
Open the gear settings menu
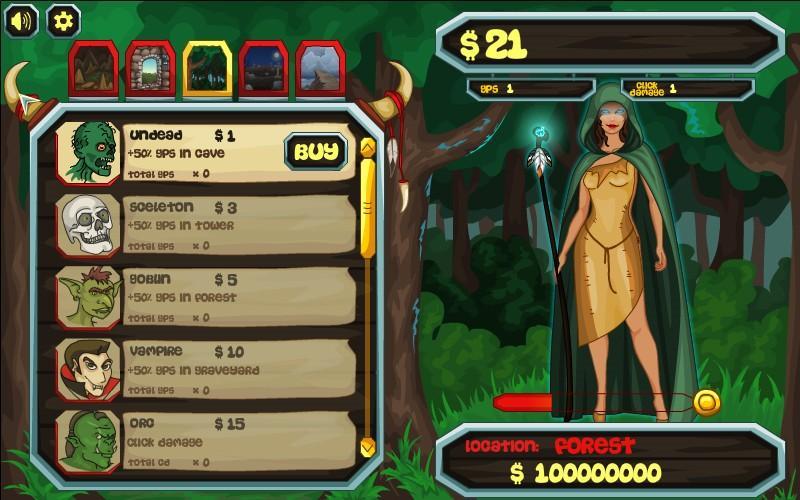point(64,20)
